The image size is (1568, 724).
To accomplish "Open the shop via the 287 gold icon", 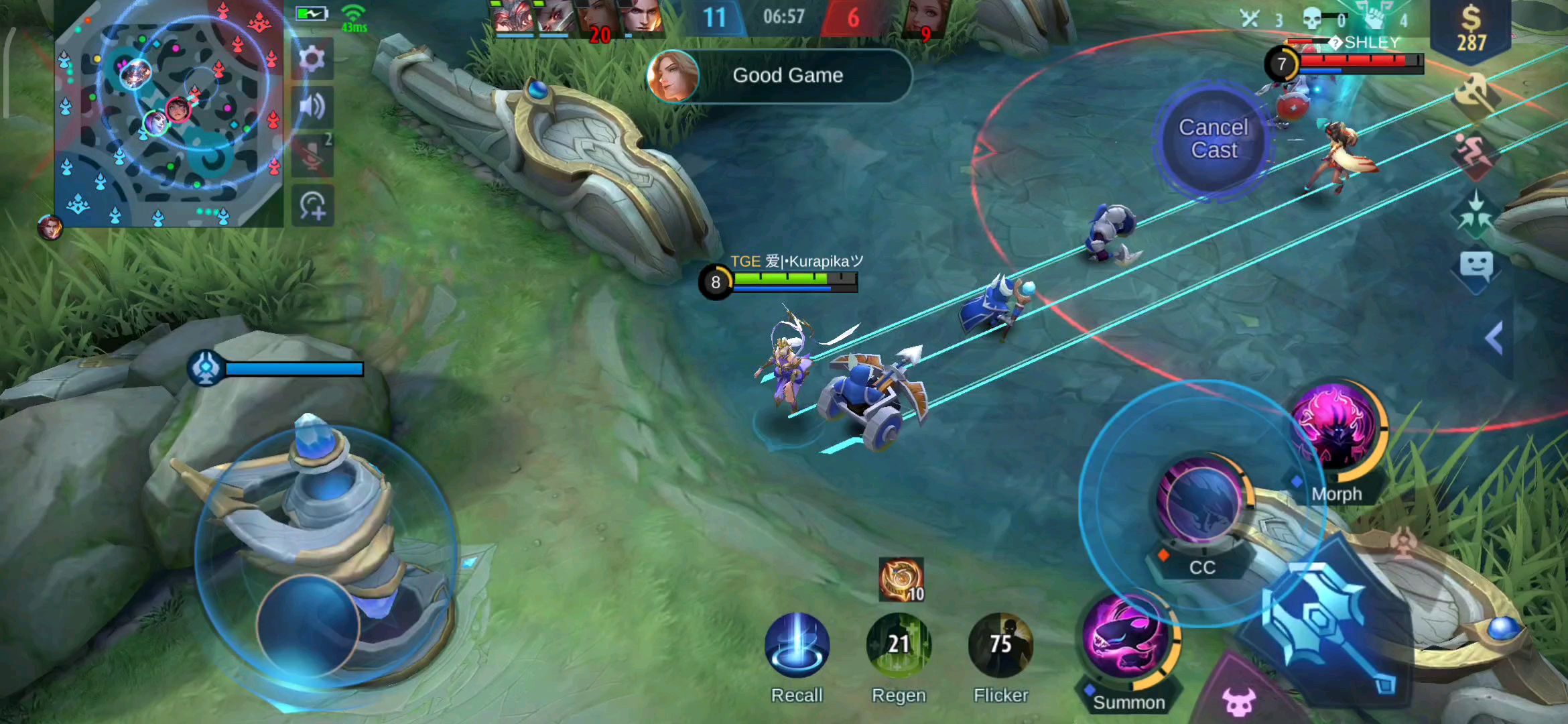I will 1471,30.
